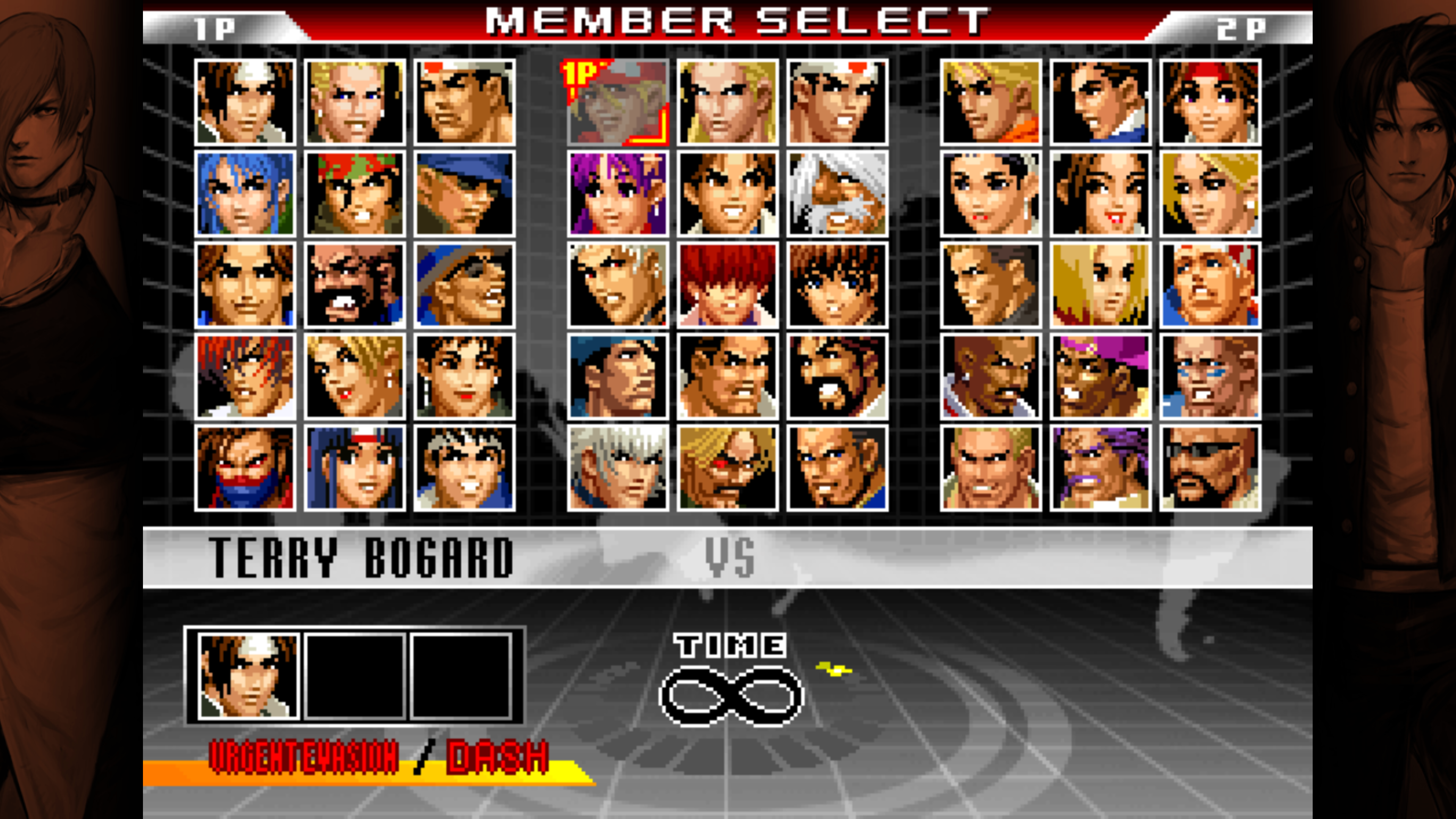Choose Kyo Kusanagi in the roster grid
Image resolution: width=1456 pixels, height=819 pixels.
click(x=245, y=102)
